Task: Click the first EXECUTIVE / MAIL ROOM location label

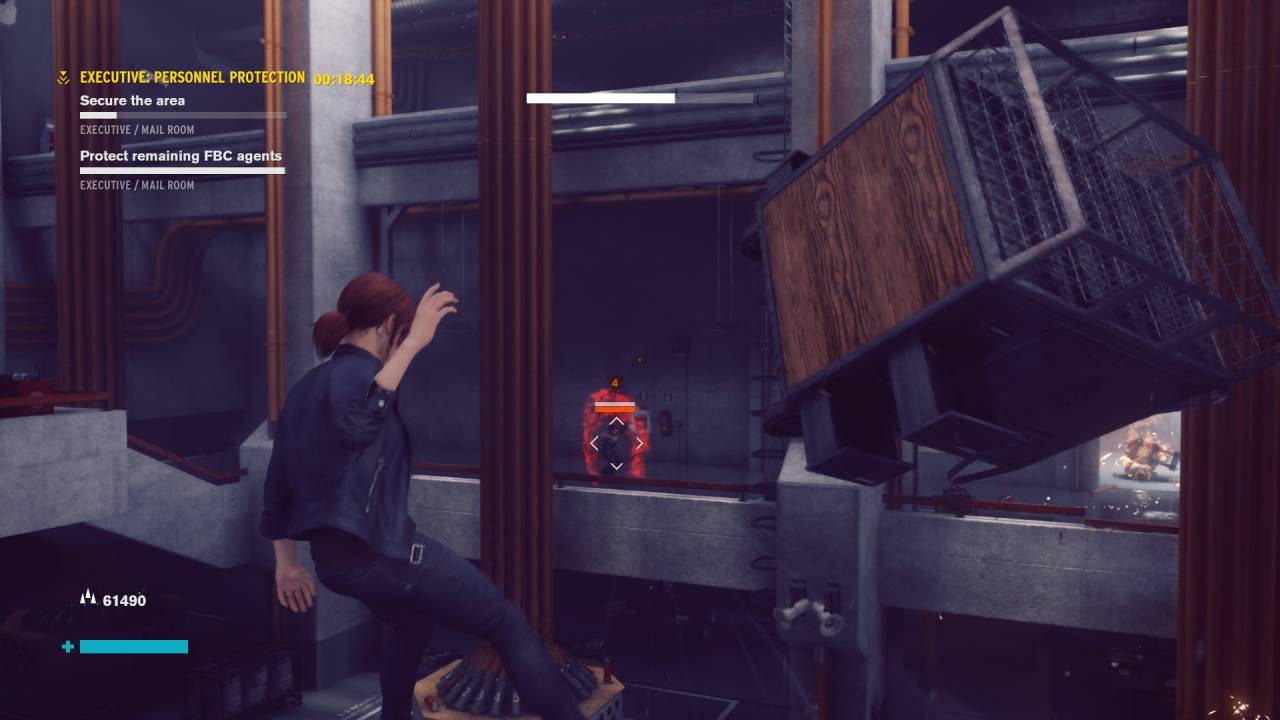Action: 137,129
